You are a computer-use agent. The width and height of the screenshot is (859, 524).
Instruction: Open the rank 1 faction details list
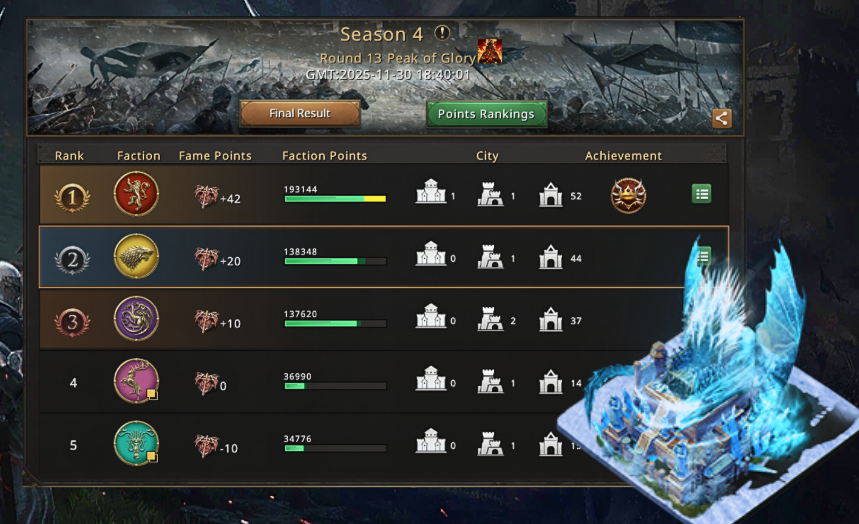pos(702,194)
